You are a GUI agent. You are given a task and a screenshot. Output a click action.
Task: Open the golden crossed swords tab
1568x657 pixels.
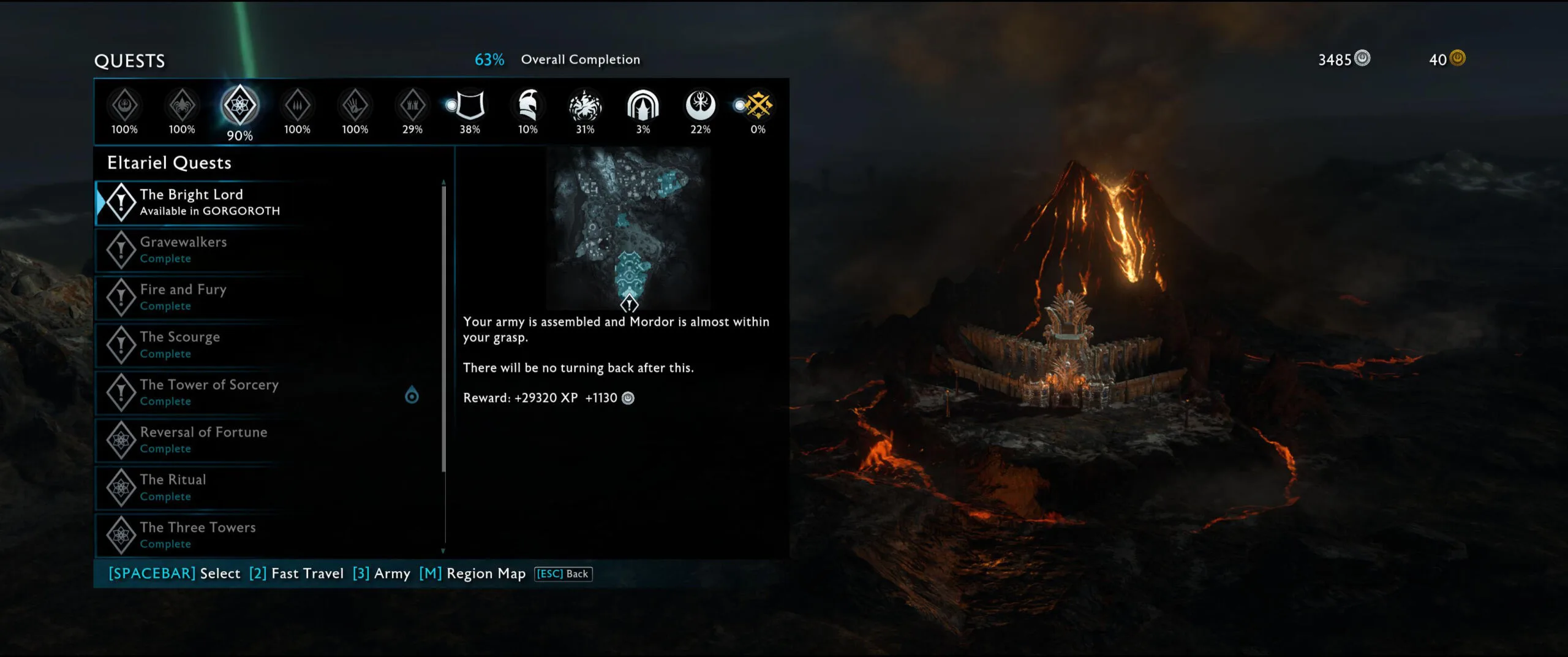point(758,107)
